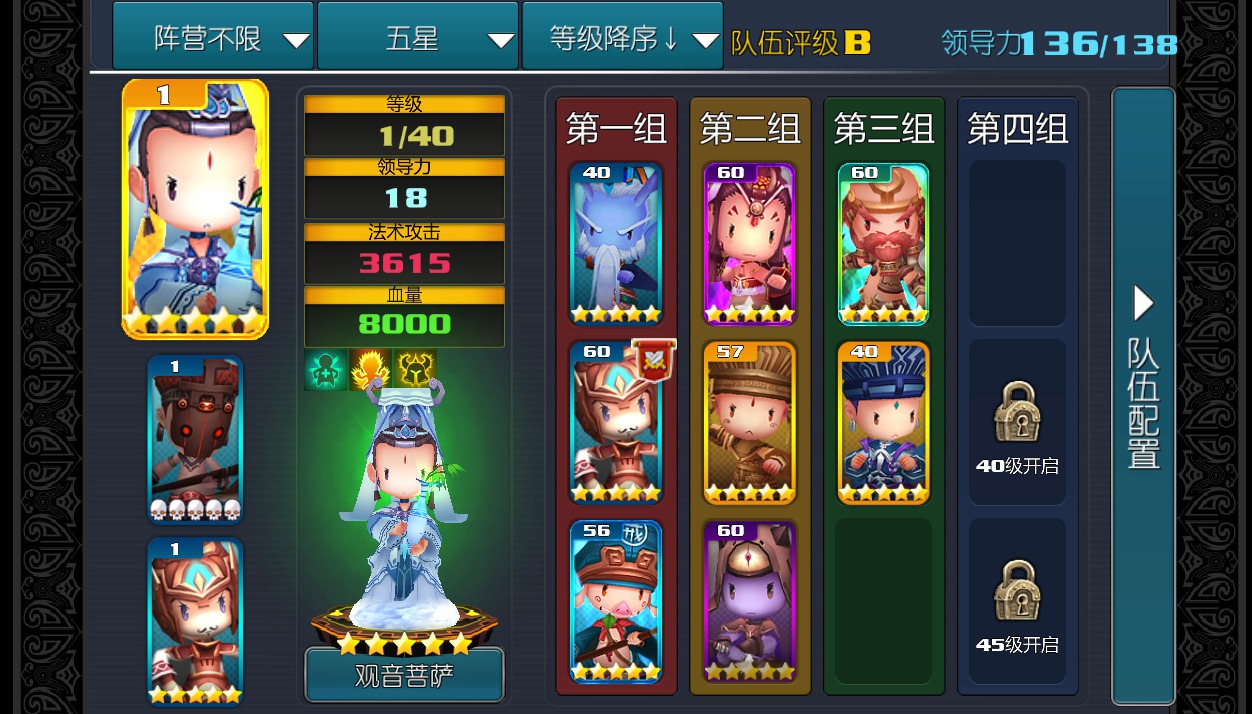This screenshot has width=1252, height=714.
Task: Select the level 40 blue-hat hero card
Action: (x=884, y=423)
